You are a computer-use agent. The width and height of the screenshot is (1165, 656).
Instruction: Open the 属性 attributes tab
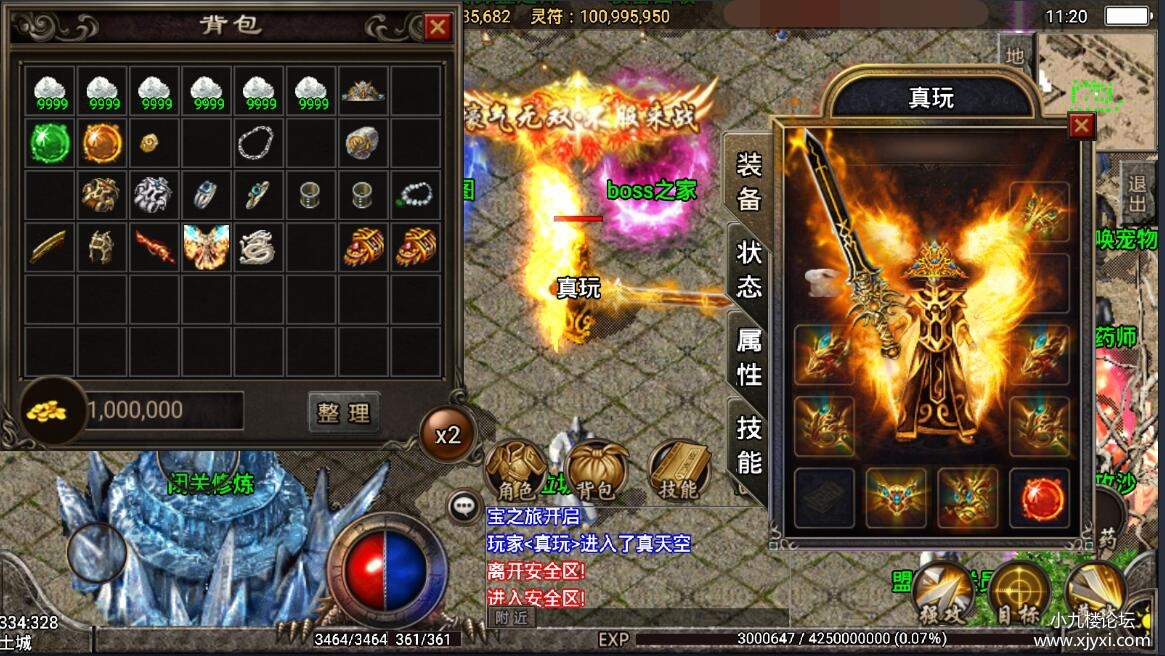[x=749, y=357]
